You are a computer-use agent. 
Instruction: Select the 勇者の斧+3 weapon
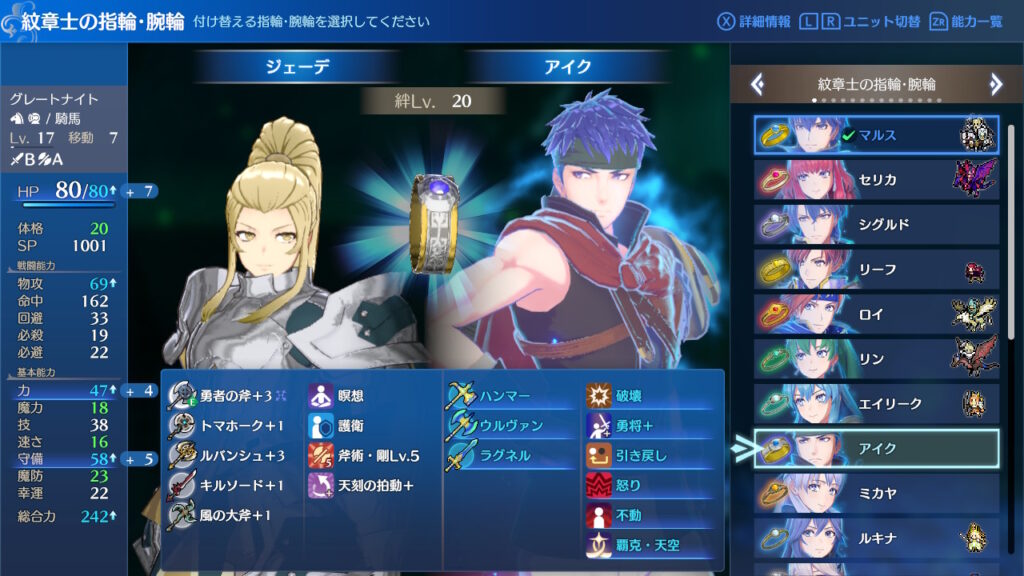234,395
